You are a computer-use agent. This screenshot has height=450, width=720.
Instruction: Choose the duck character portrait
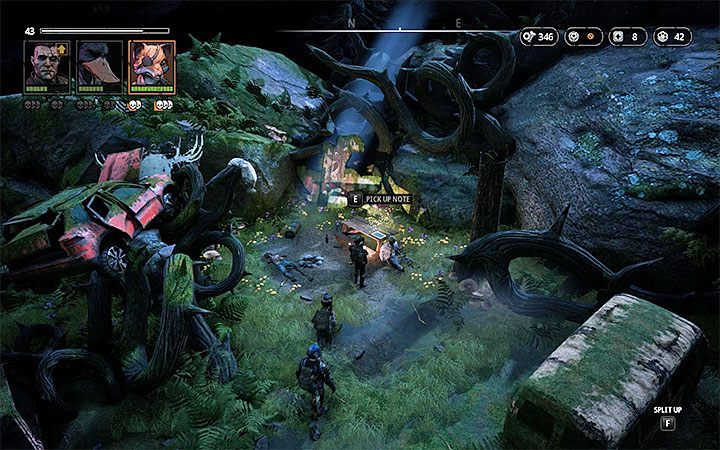(100, 66)
